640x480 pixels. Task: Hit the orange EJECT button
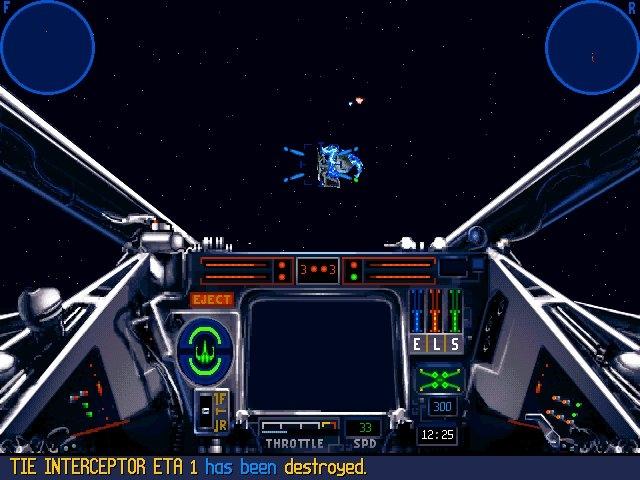[212, 299]
